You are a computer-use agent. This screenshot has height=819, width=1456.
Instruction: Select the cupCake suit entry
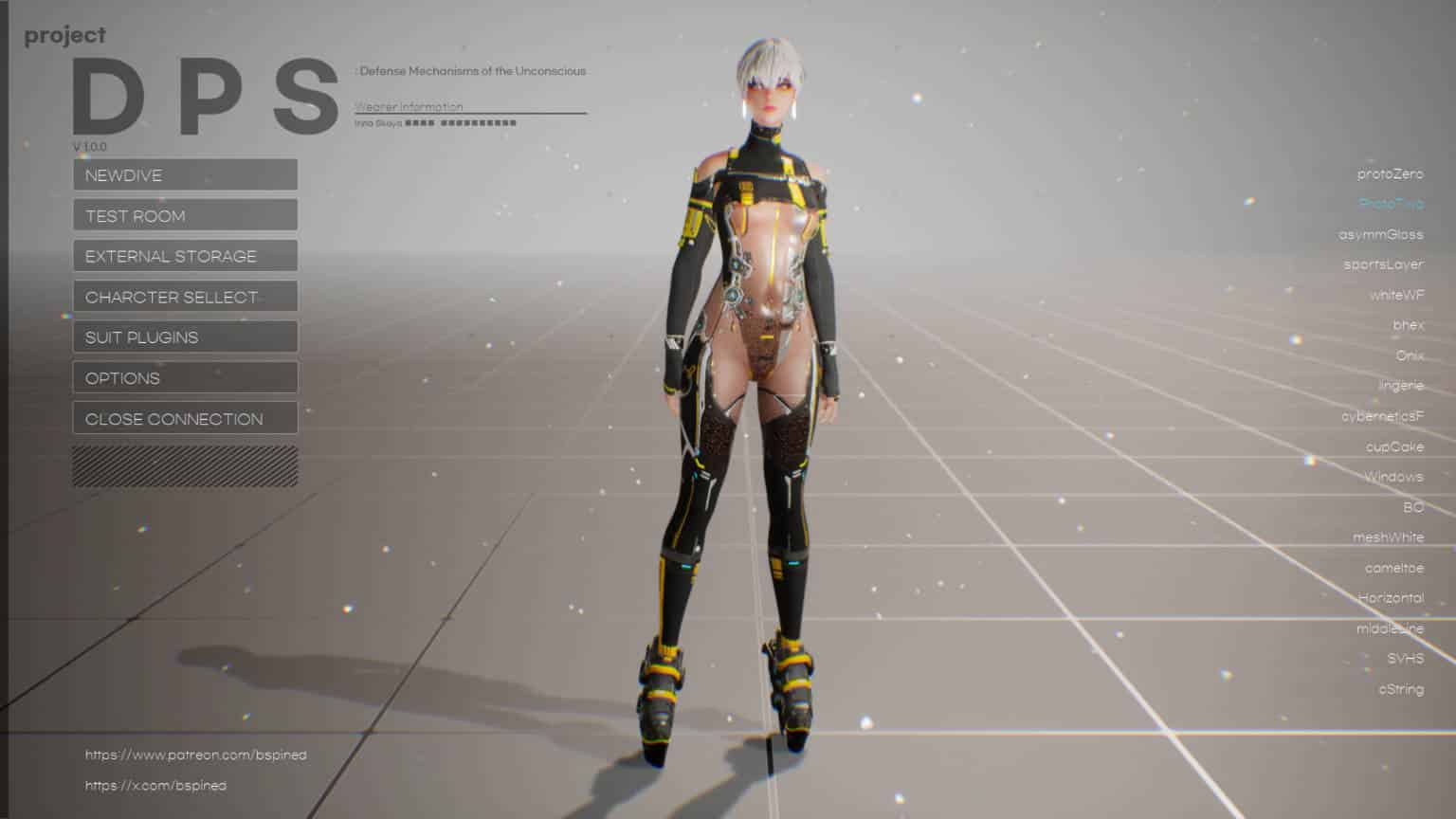1394,446
